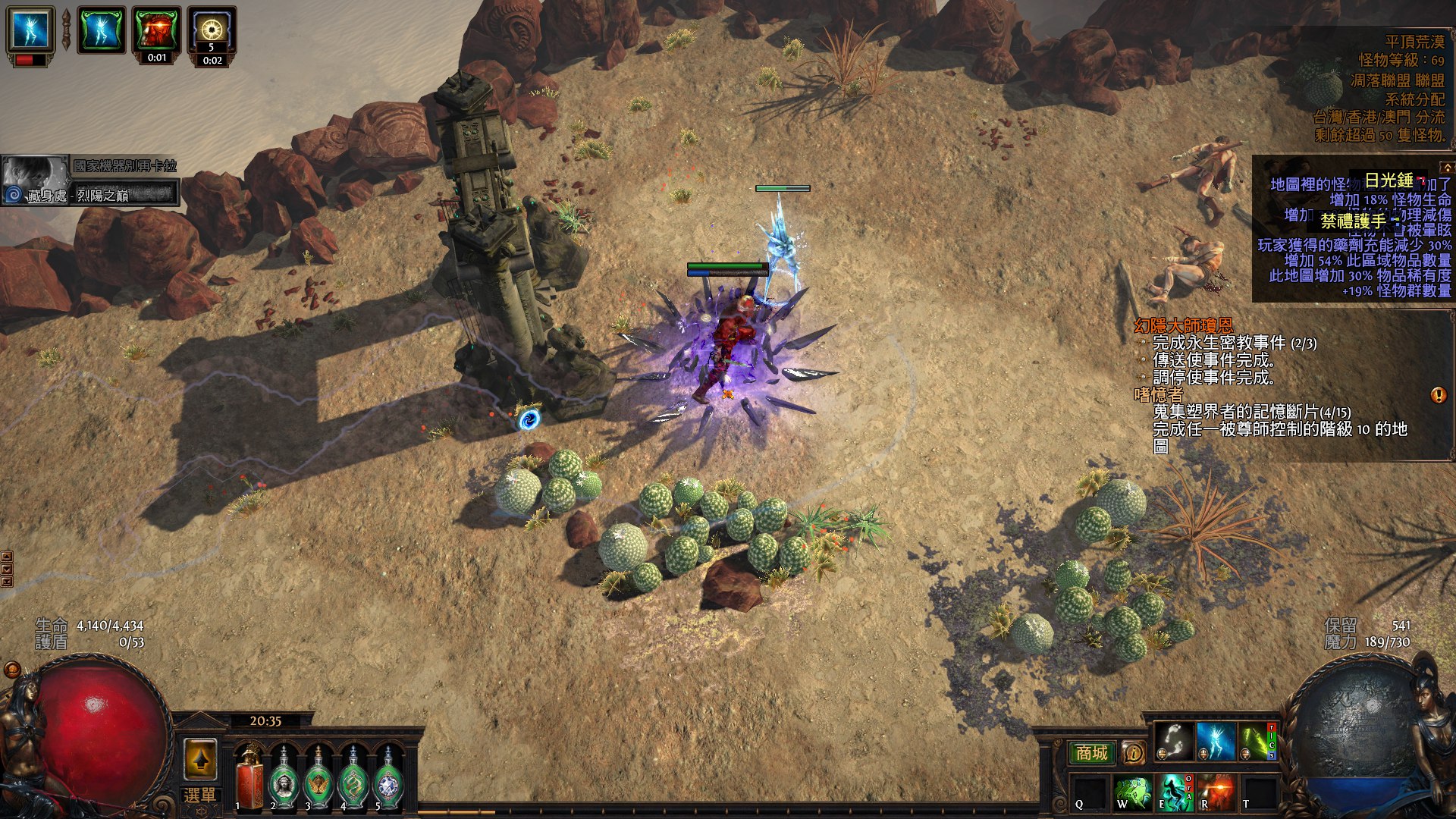Collapse the map modifiers panel with top arrow

(1447, 167)
